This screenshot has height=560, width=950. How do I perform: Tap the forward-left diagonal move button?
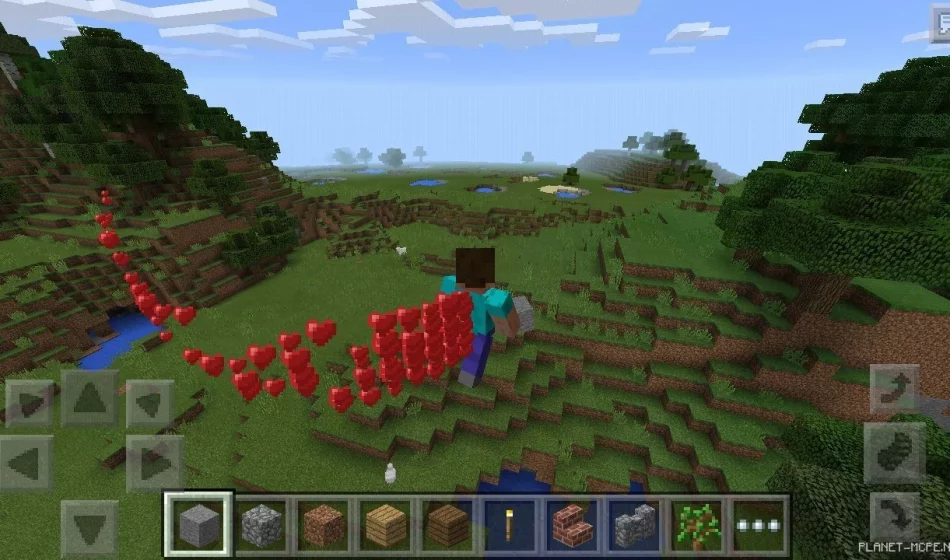[x=29, y=403]
